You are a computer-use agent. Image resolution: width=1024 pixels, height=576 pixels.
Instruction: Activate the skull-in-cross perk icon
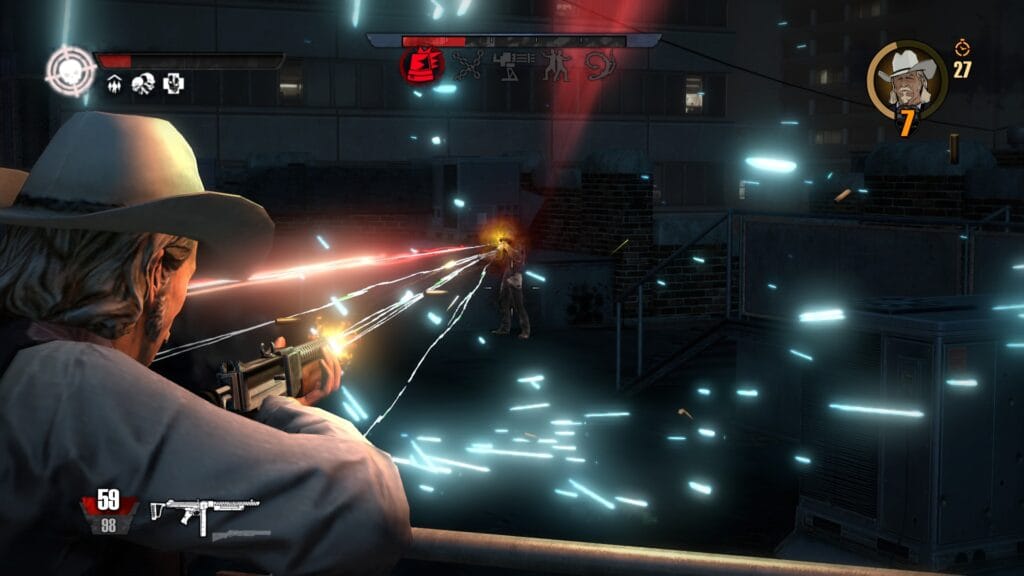click(x=172, y=84)
